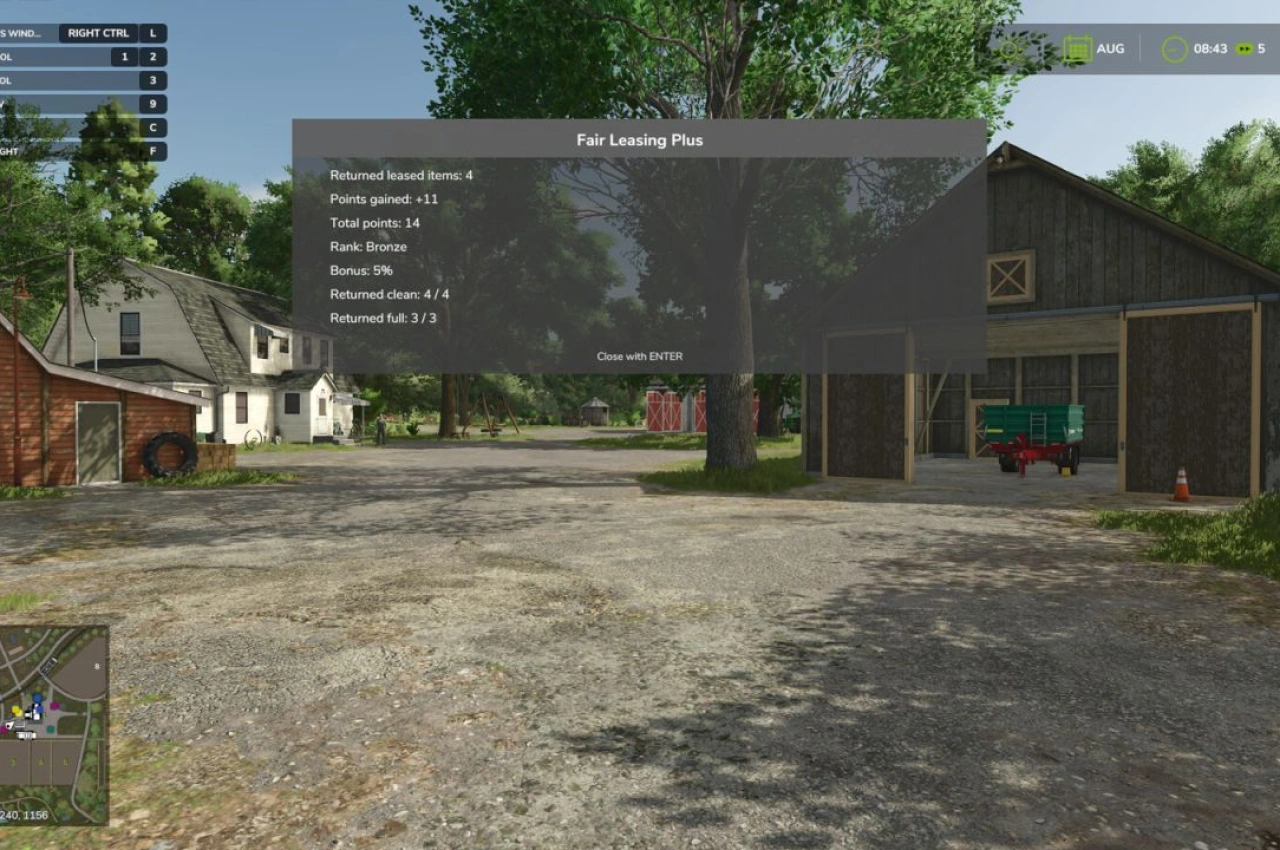Click the teal marker near the farmyard on minimap
Screen dimensions: 1280x850
pyautogui.click(x=51, y=728)
